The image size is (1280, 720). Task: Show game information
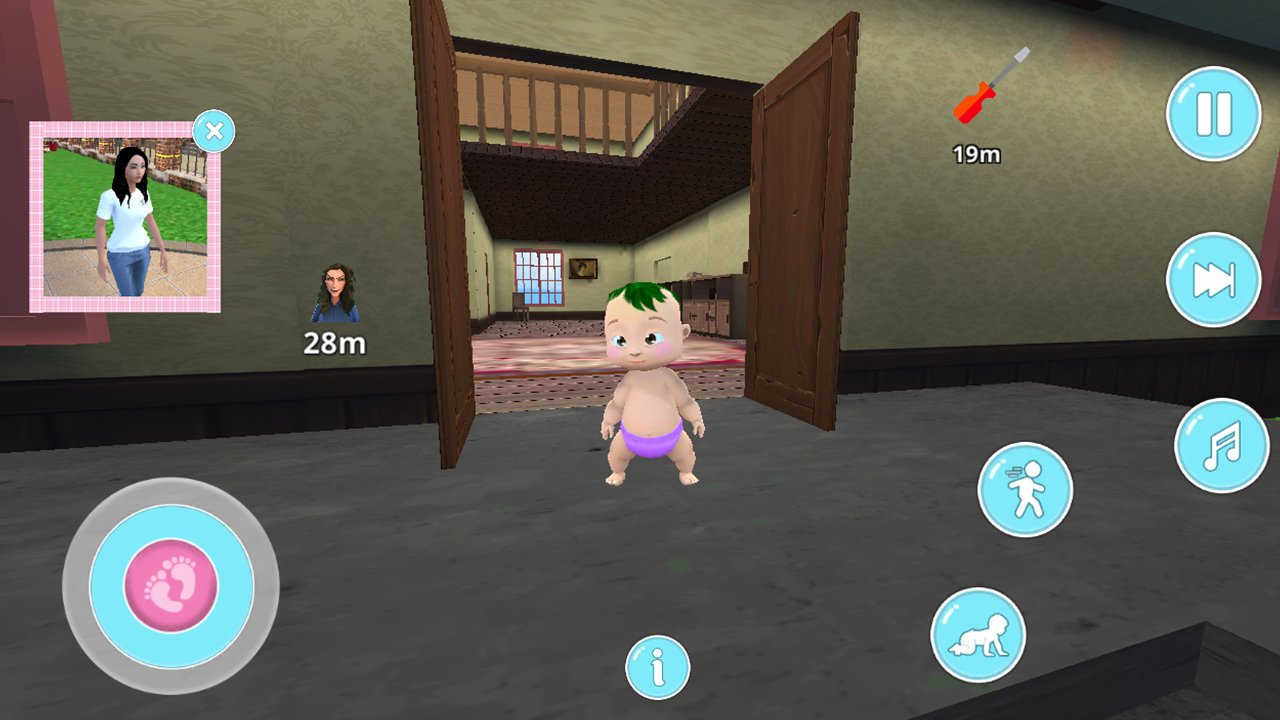[657, 668]
